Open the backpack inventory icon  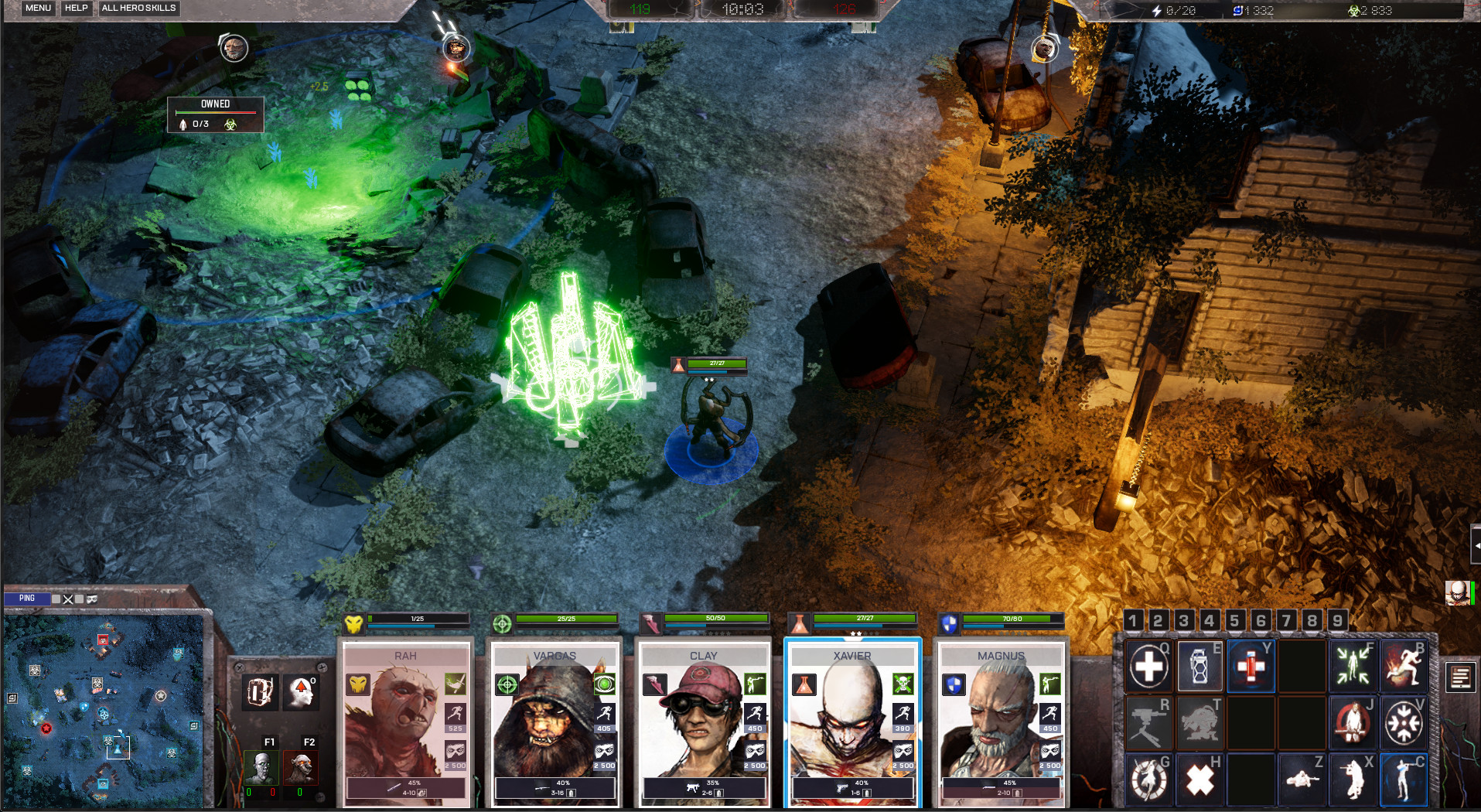coord(261,691)
